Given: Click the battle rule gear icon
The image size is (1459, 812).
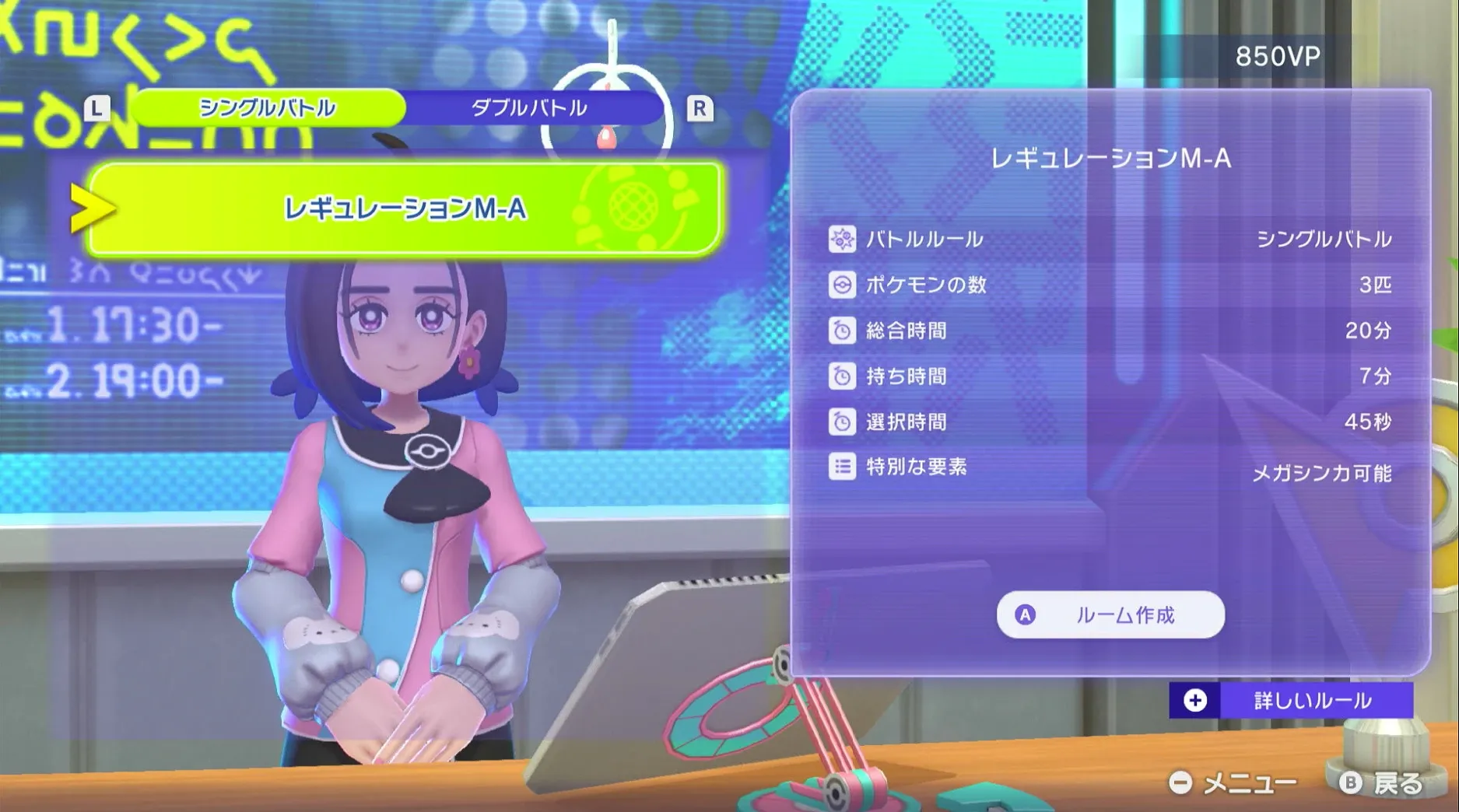Looking at the screenshot, I should [x=843, y=239].
